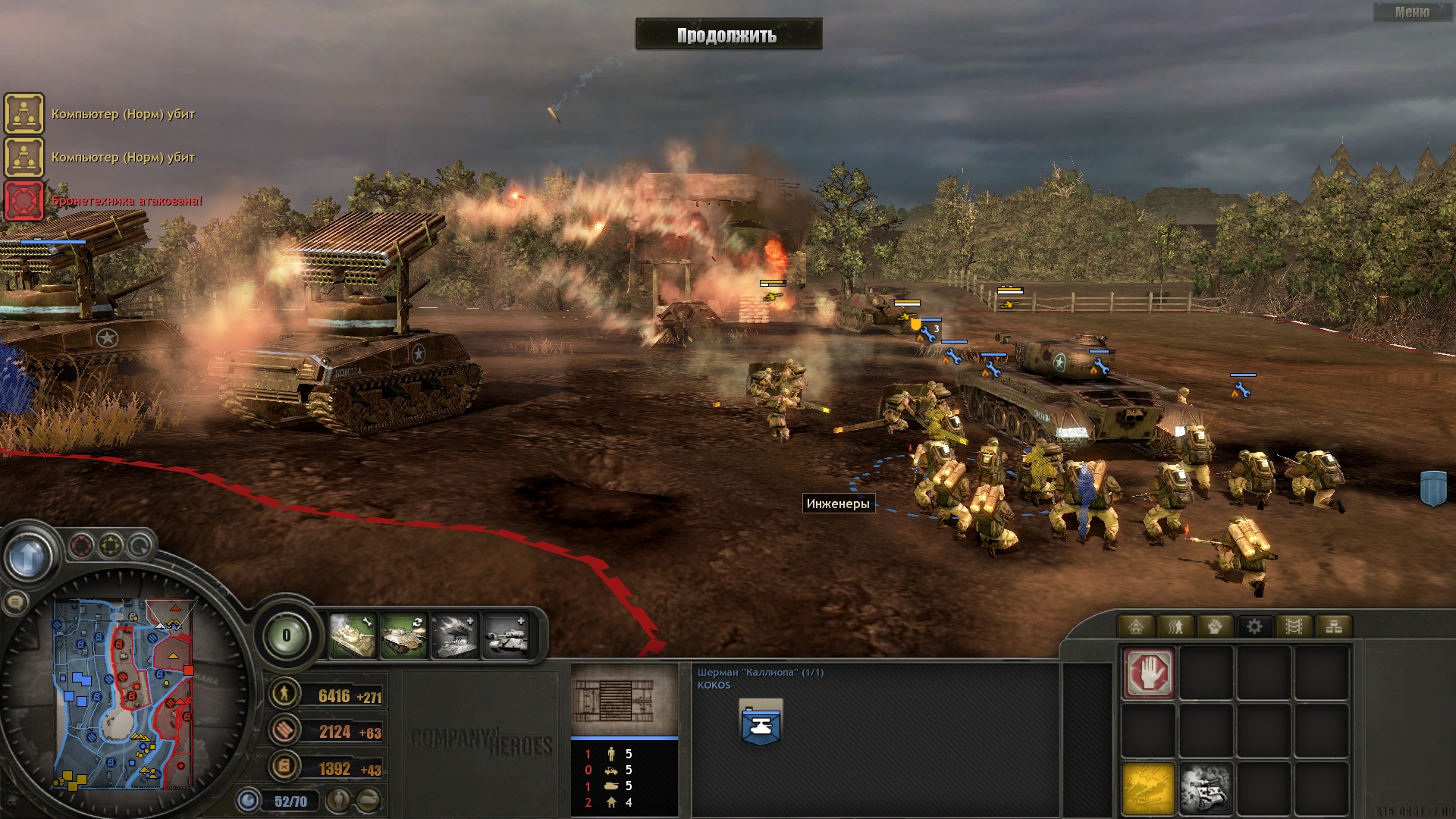
Task: Switch to the infantry soldiers tab
Action: coord(1175,626)
